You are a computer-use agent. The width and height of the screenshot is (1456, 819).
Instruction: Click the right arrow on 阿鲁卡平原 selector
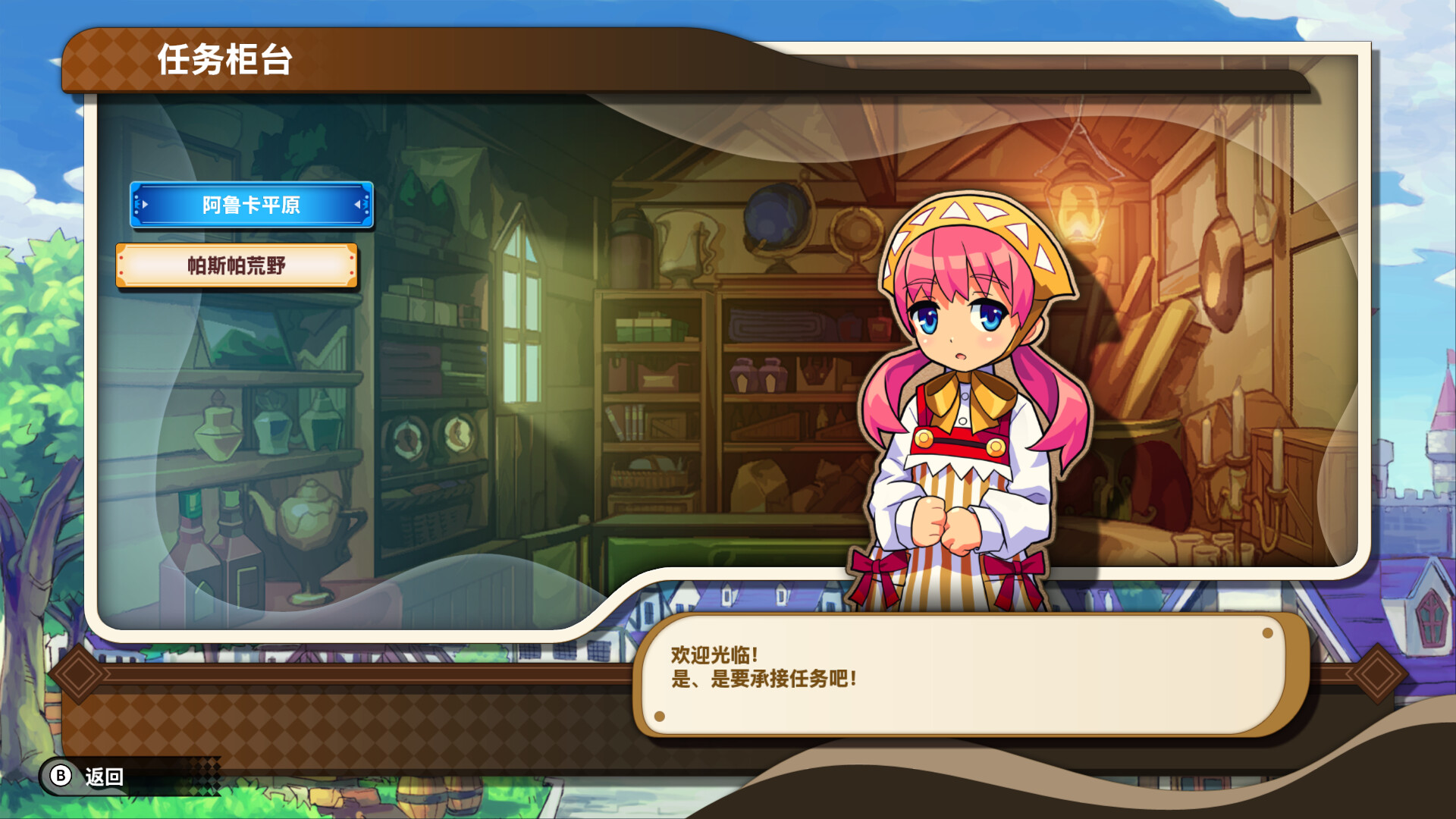(x=358, y=205)
